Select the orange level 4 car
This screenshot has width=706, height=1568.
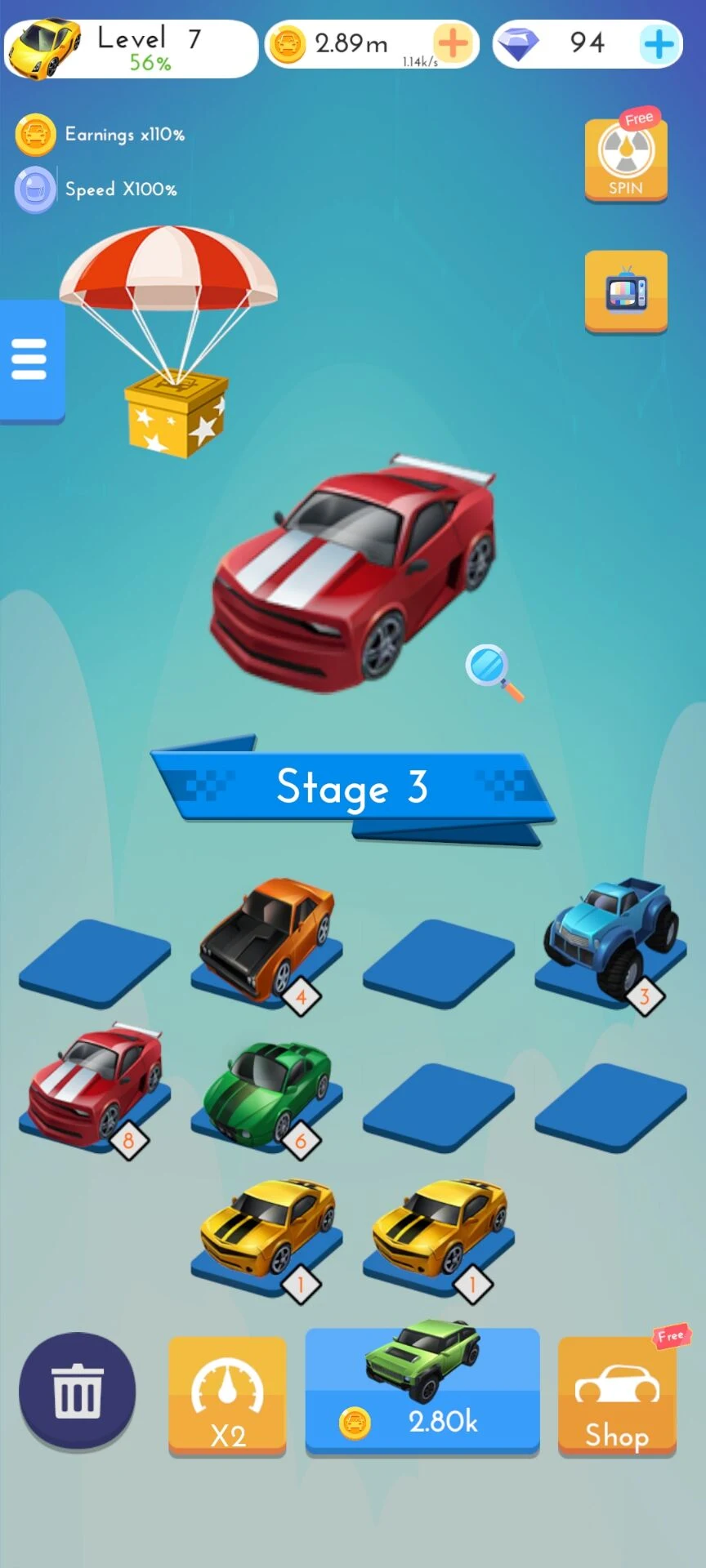click(x=266, y=941)
